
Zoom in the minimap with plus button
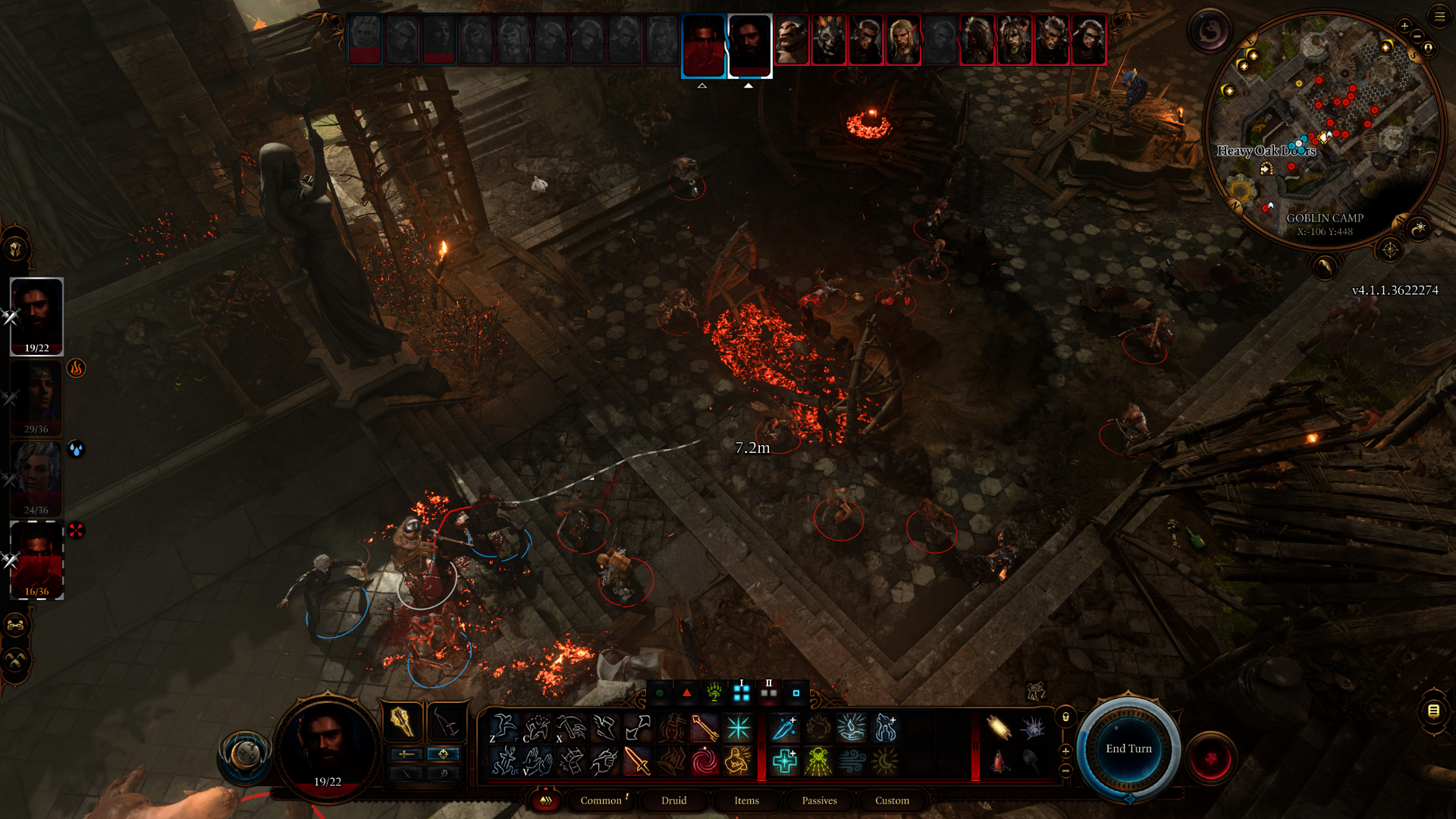(1404, 26)
